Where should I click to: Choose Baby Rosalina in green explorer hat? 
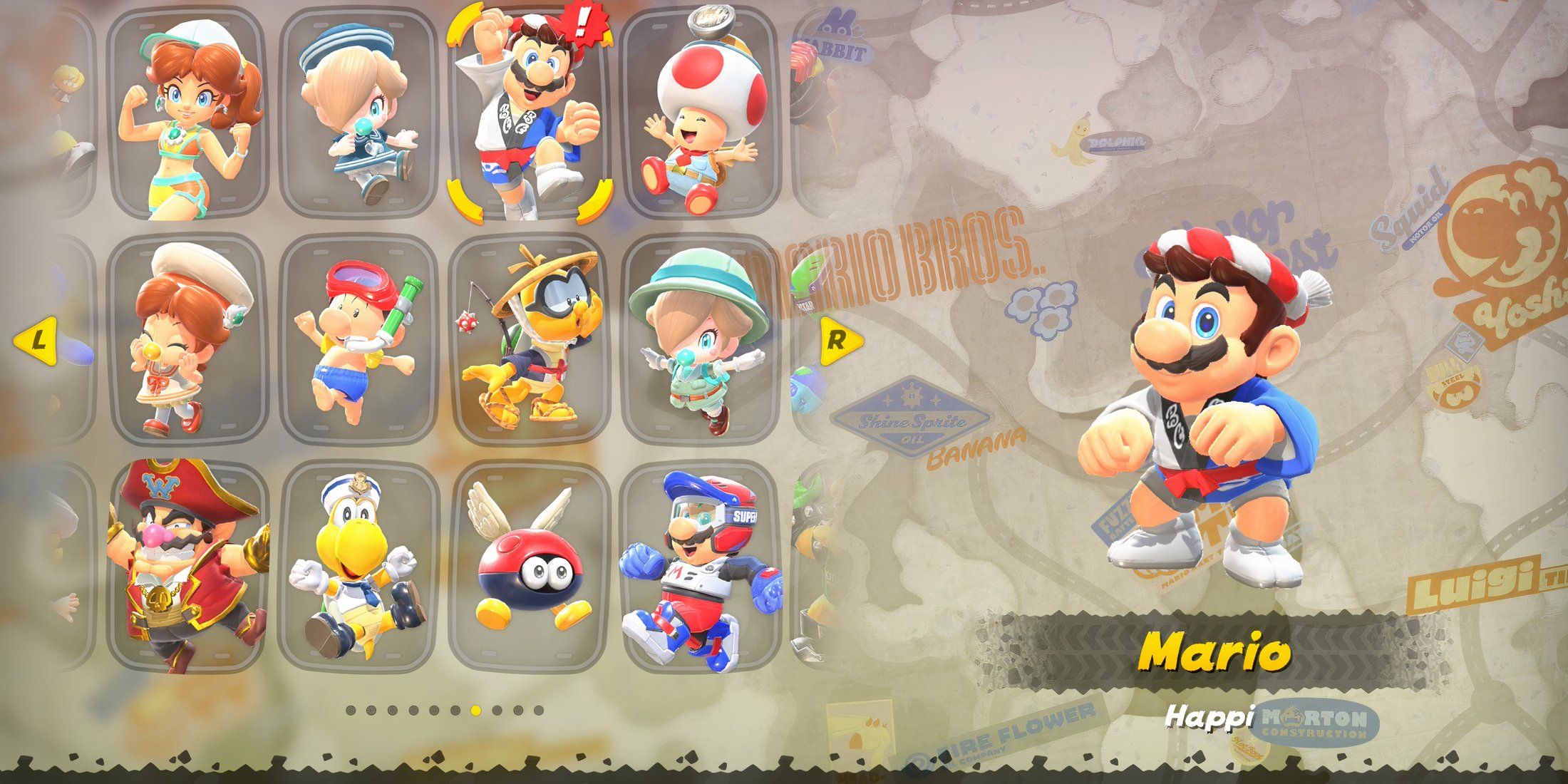[699, 341]
